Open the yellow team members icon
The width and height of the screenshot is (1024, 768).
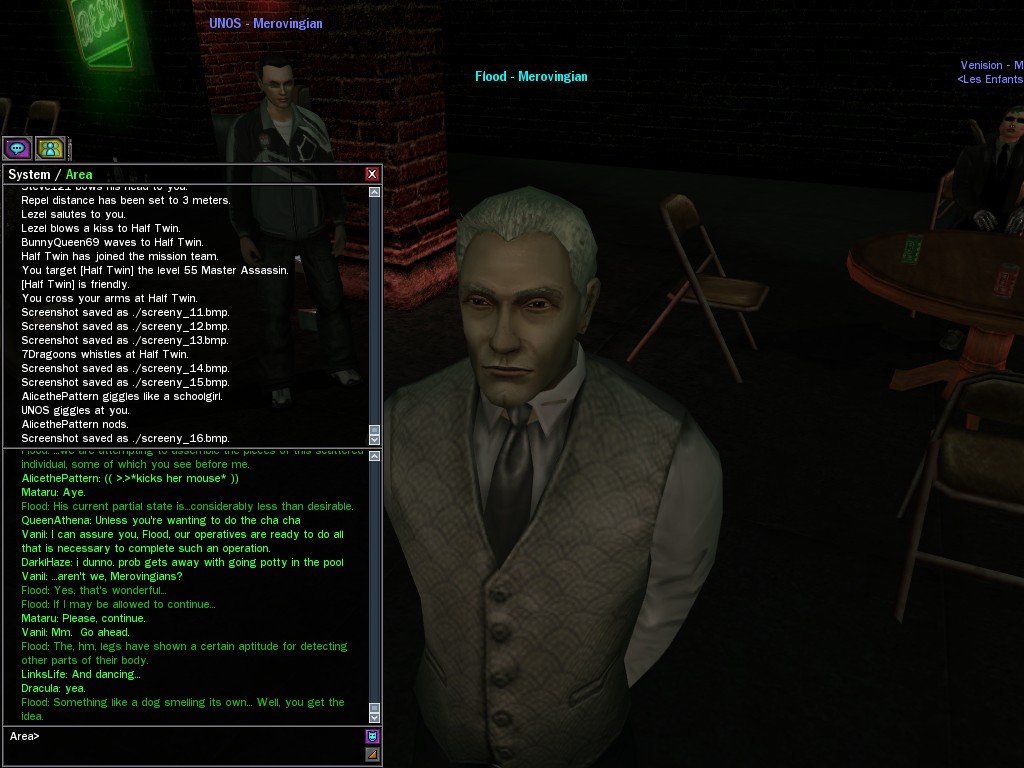pyautogui.click(x=50, y=149)
